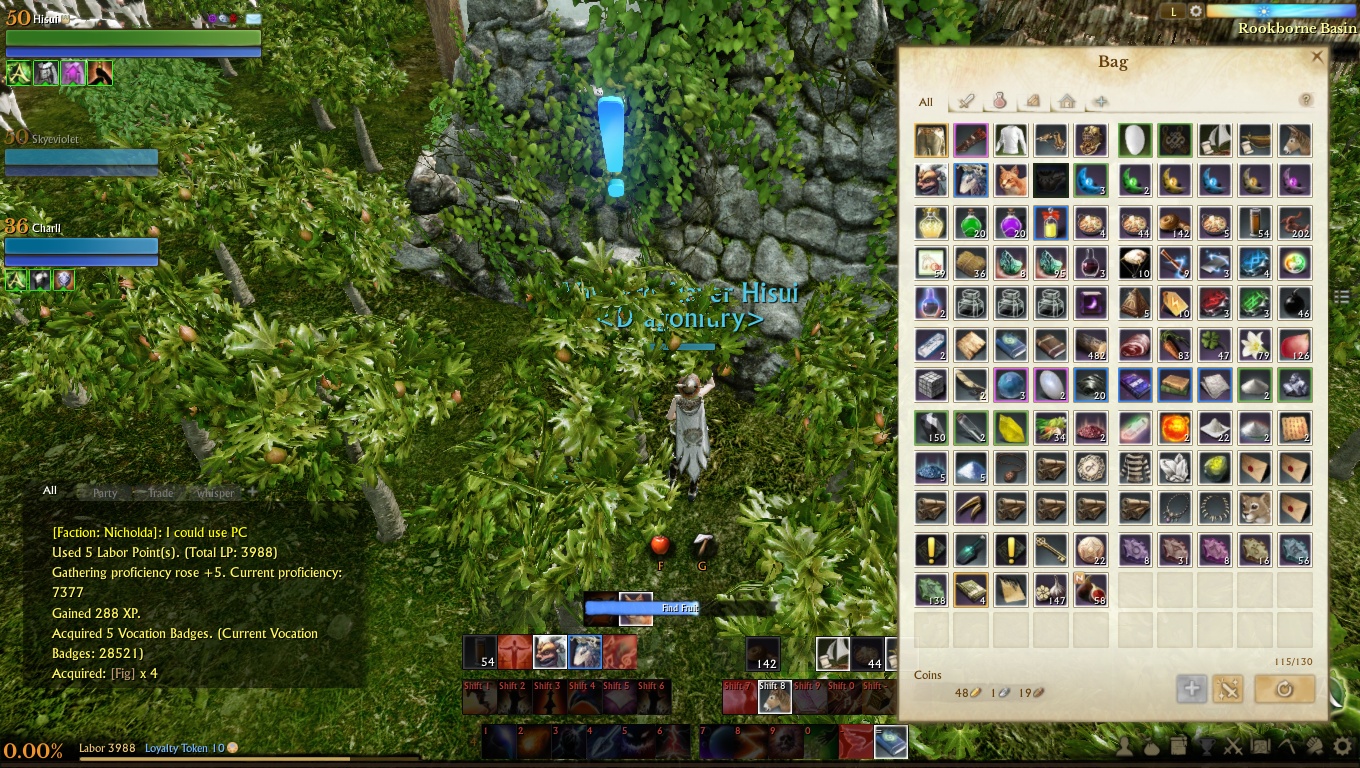Open the achievements trophy icon
The image size is (1360, 768).
pyautogui.click(x=1205, y=747)
